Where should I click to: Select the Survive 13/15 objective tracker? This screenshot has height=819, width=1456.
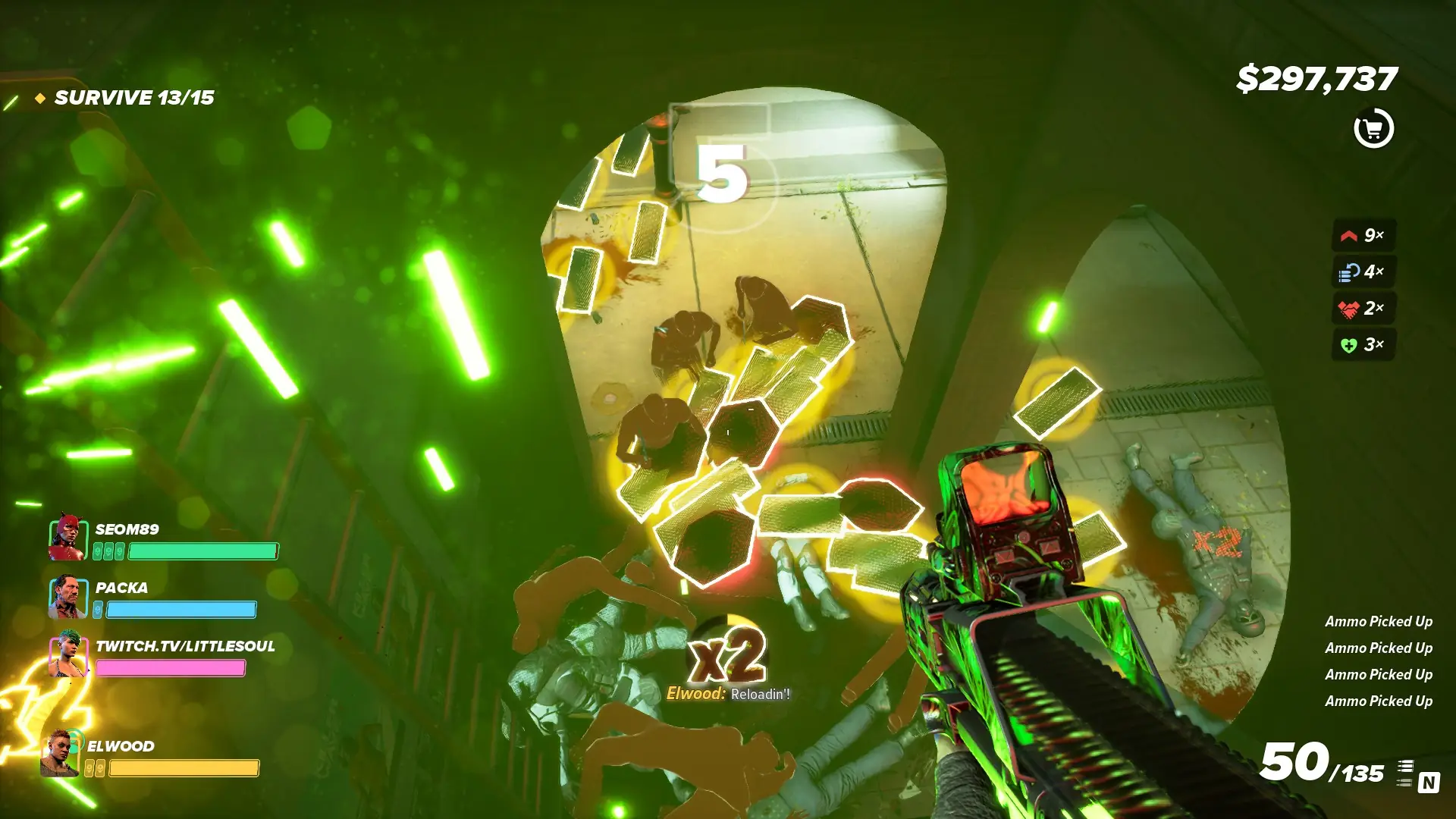click(133, 98)
